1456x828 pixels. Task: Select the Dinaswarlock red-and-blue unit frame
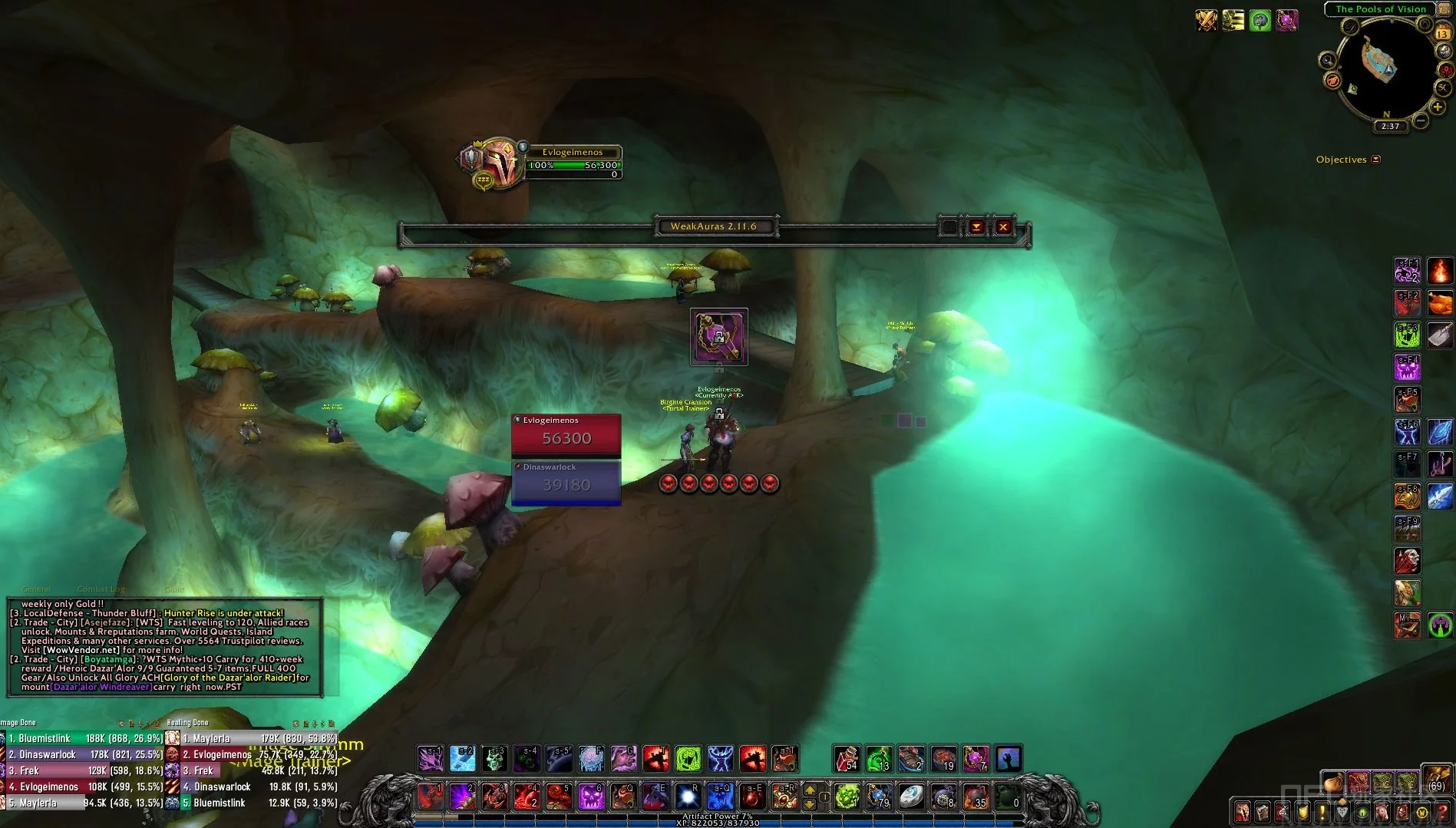click(566, 483)
